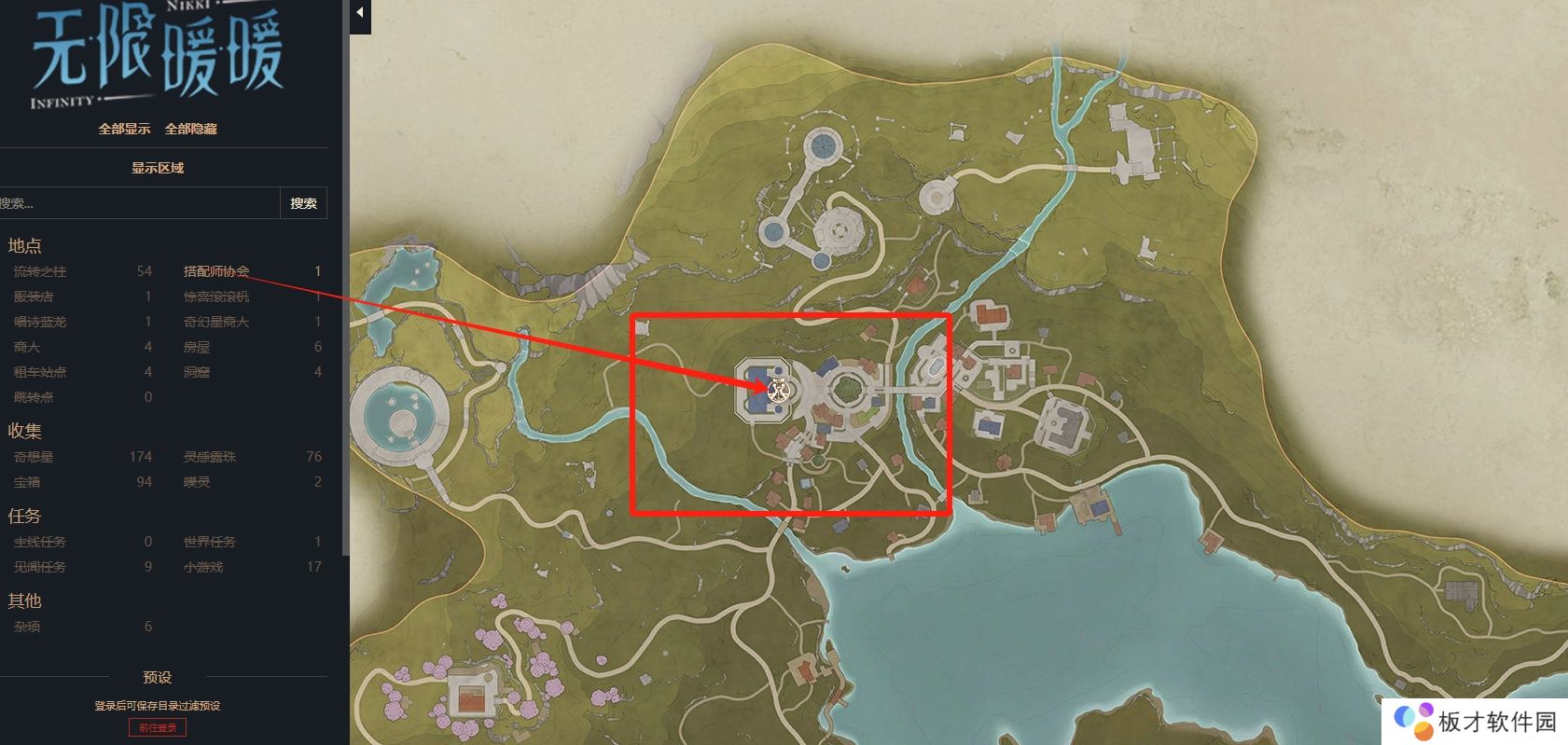The width and height of the screenshot is (1568, 745).
Task: Toggle the 租车站点 filter entry
Action: click(x=40, y=372)
